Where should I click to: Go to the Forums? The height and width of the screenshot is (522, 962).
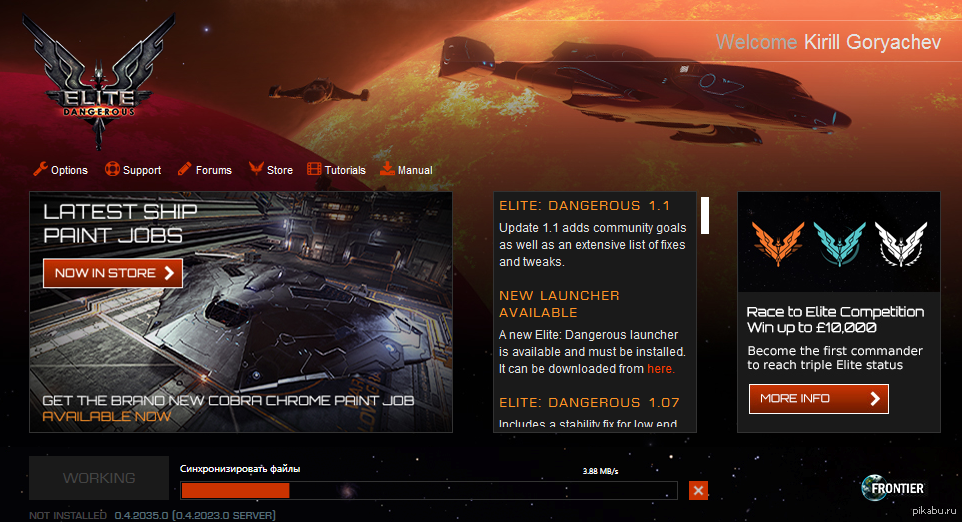[205, 170]
